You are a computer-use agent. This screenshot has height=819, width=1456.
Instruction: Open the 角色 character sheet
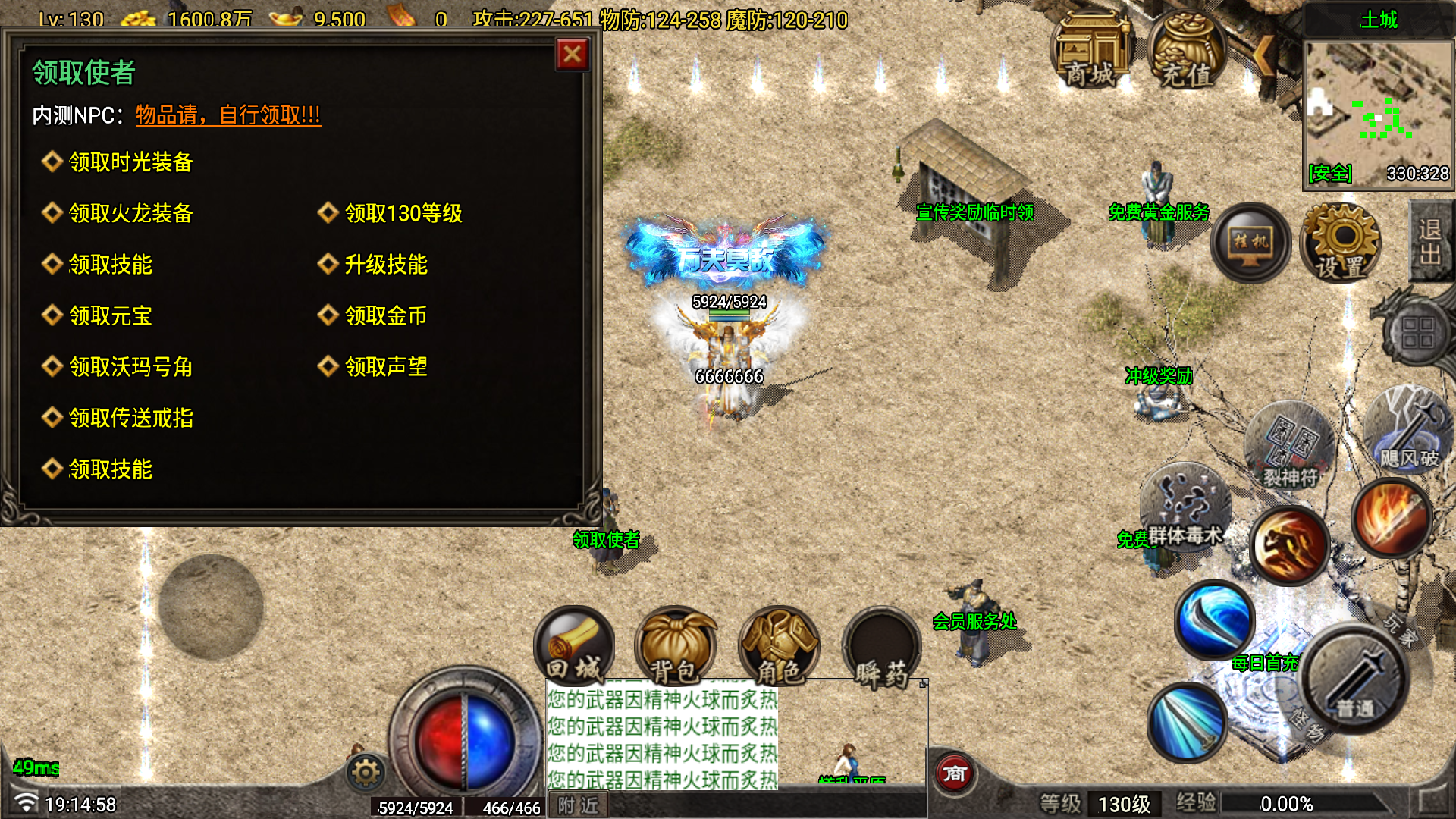[x=779, y=647]
